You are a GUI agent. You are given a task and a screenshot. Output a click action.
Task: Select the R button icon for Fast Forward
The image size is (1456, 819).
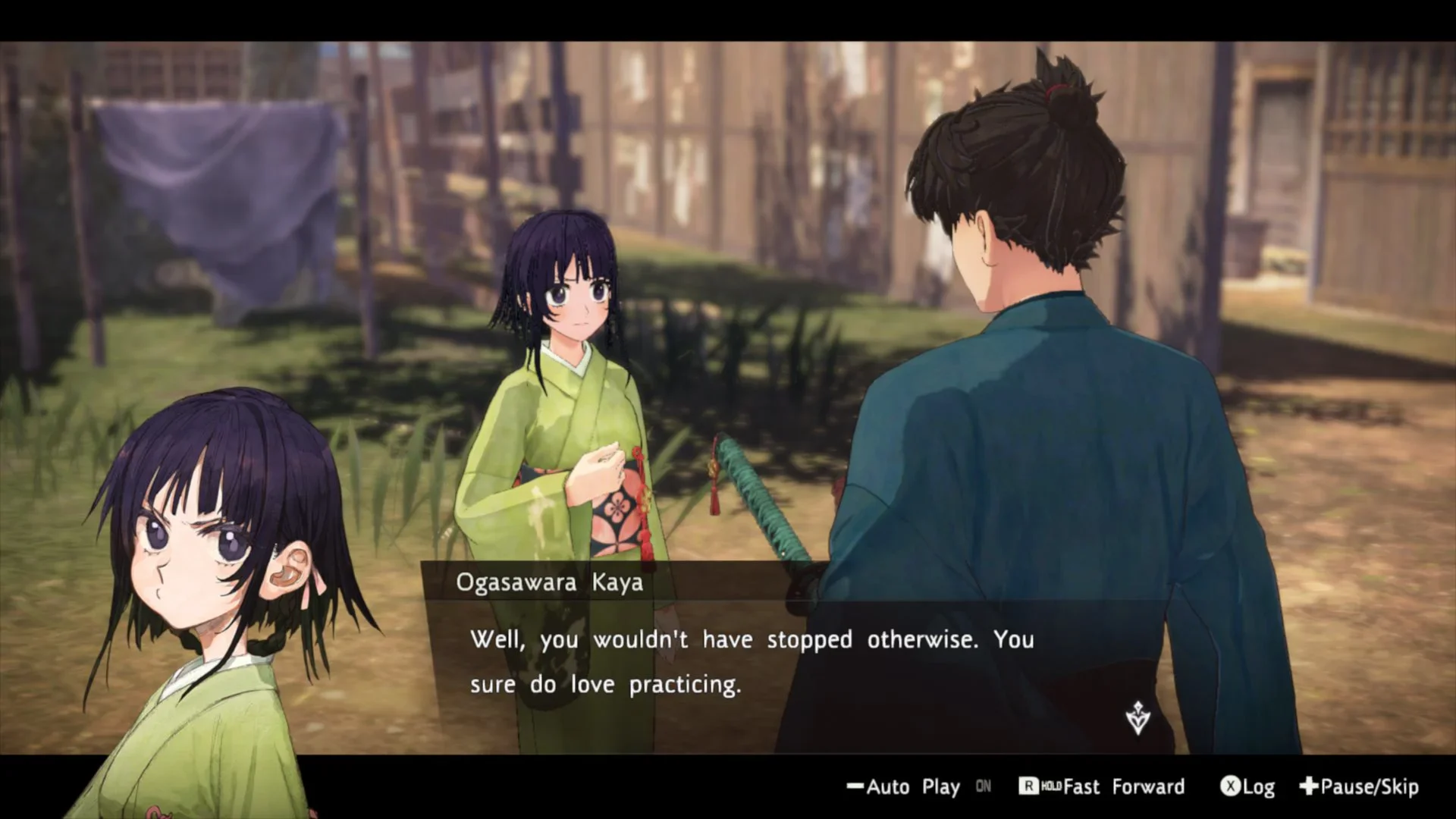tap(1030, 787)
